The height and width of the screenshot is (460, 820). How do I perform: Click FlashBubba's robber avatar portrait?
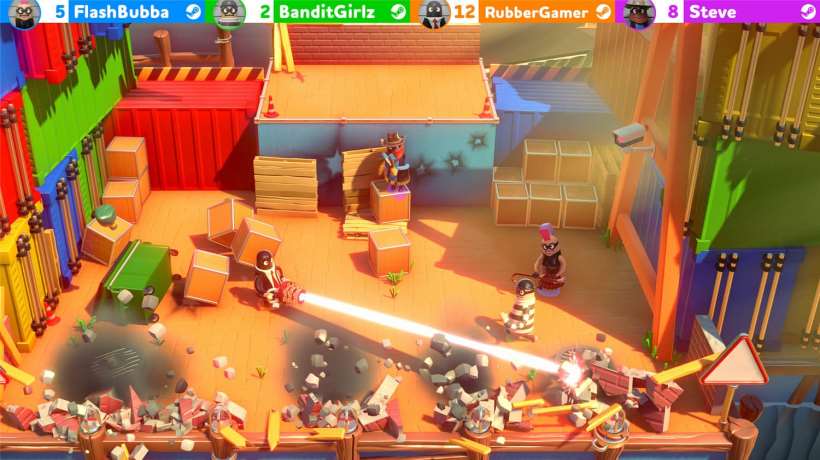[23, 12]
